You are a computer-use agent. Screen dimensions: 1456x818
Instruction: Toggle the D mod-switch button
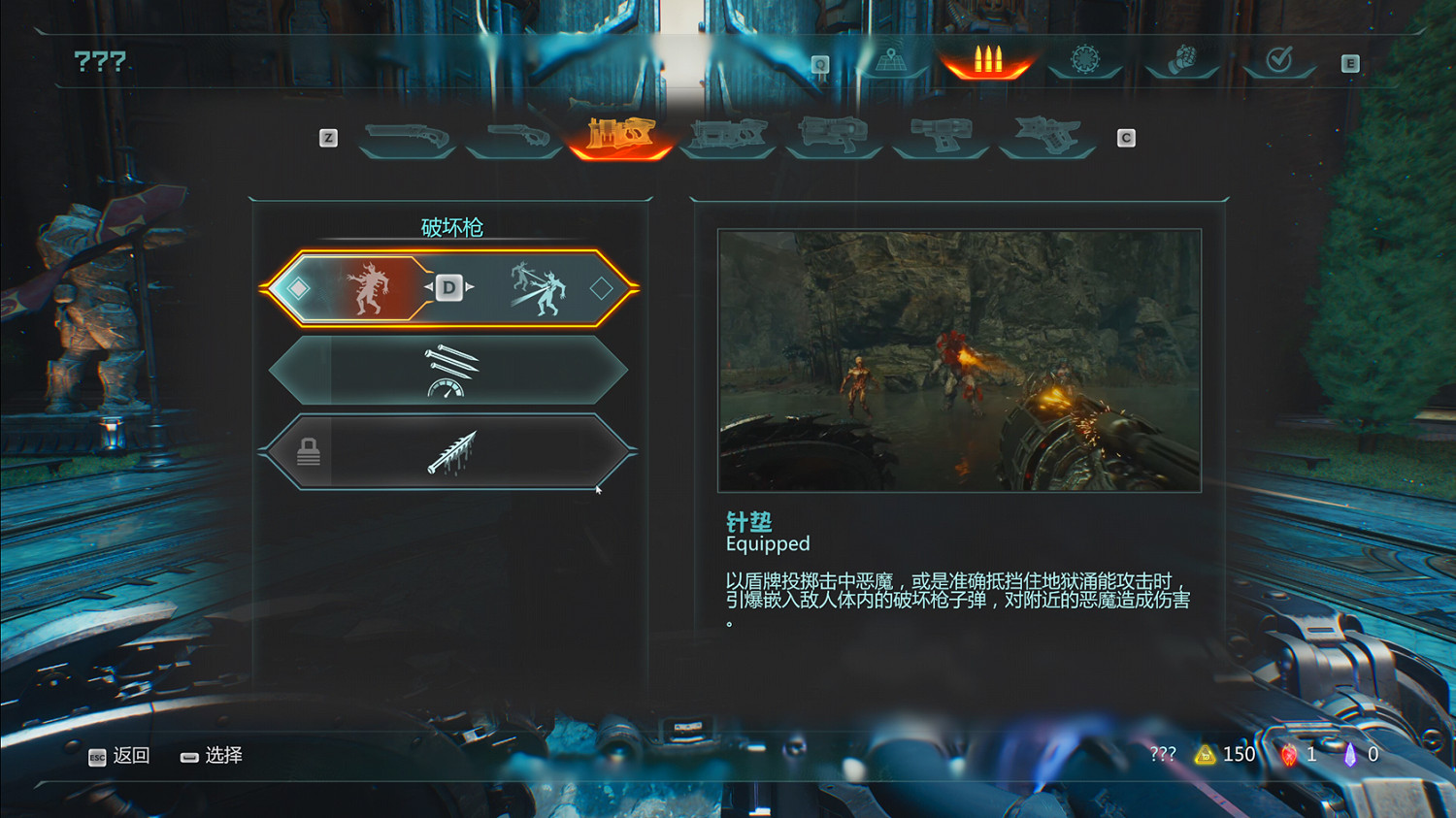[447, 287]
